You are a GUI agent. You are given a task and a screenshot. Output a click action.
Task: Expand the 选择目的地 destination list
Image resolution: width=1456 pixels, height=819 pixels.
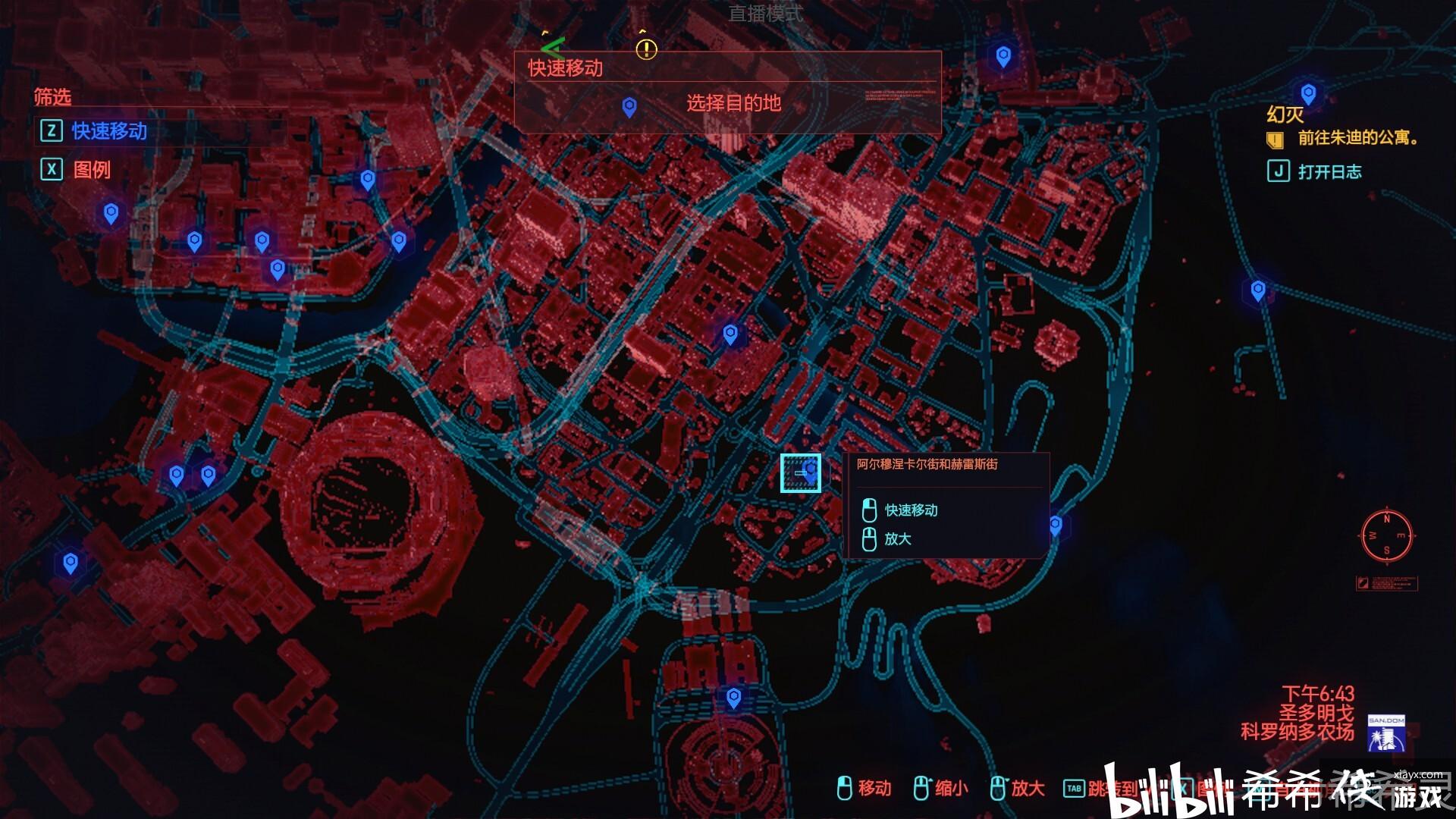click(x=734, y=104)
